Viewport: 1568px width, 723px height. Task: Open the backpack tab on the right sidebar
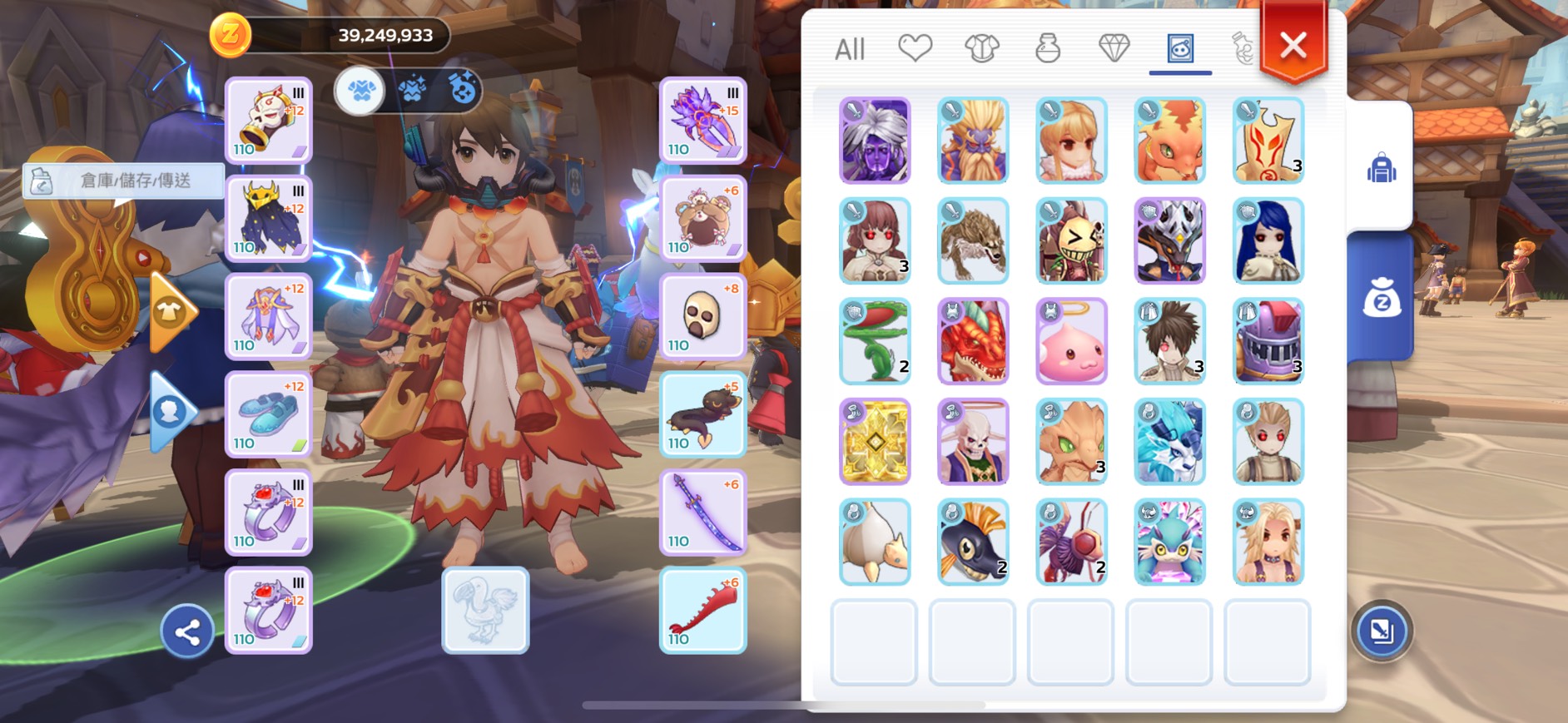point(1382,166)
